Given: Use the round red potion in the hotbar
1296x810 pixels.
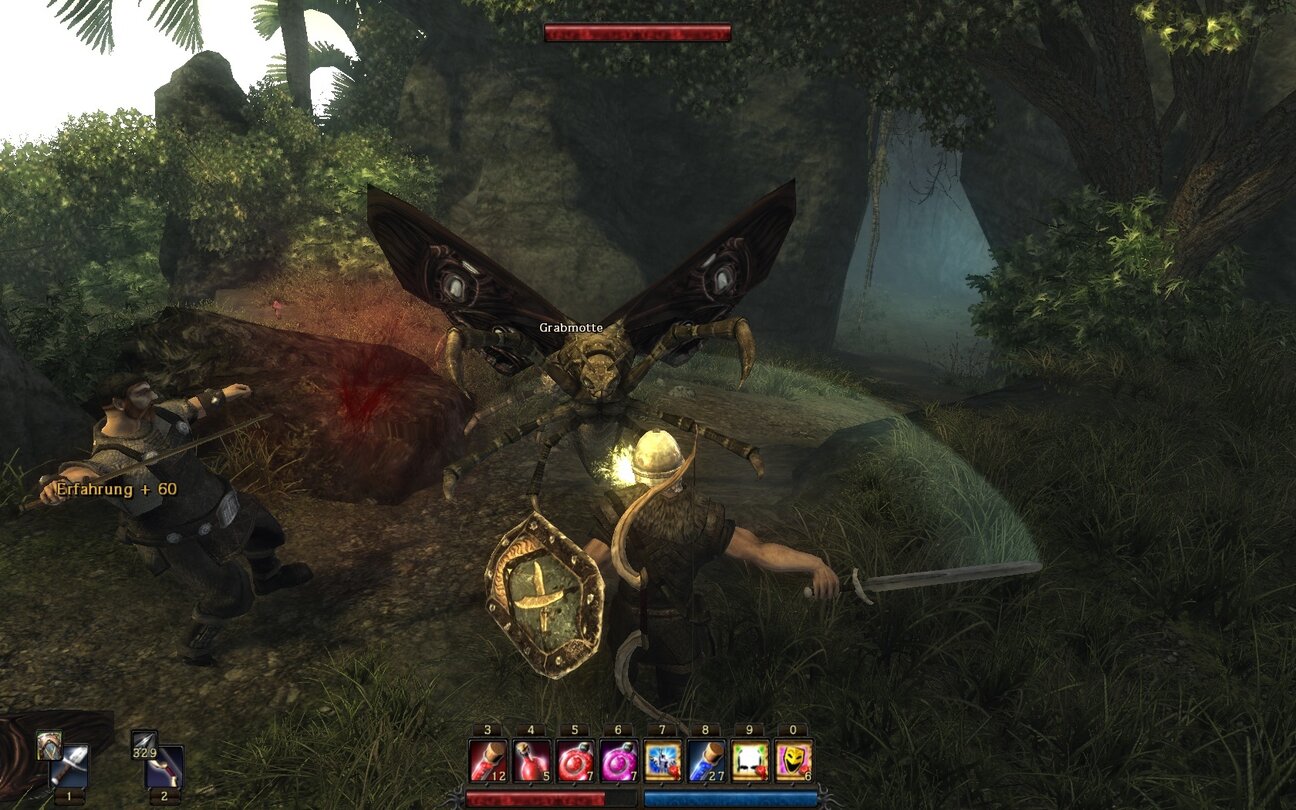Looking at the screenshot, I should click(x=575, y=761).
